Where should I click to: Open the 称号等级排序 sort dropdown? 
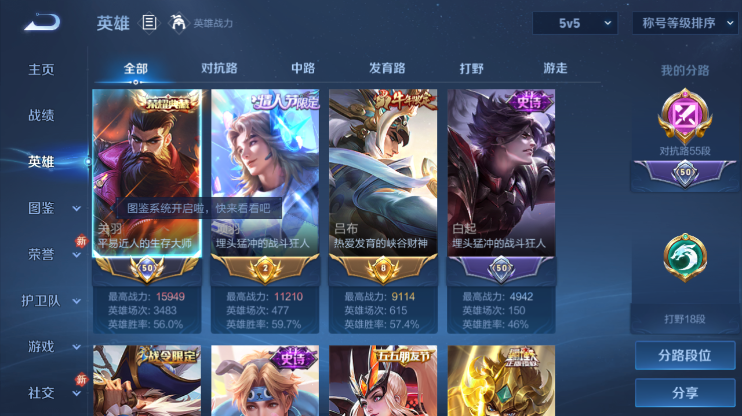(685, 23)
